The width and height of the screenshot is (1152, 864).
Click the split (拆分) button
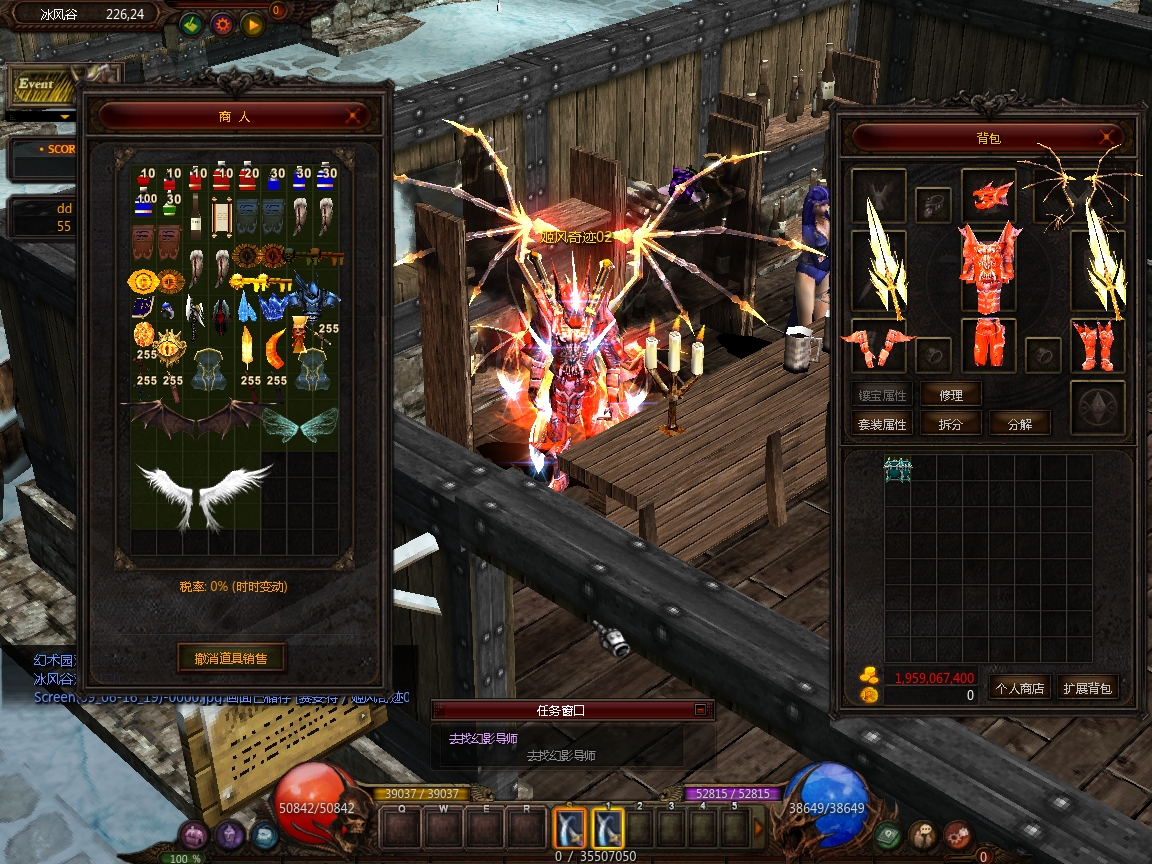pos(951,424)
